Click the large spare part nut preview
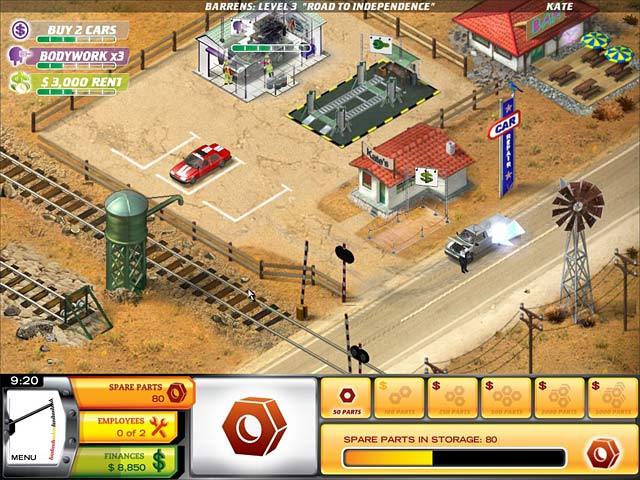 (251, 425)
